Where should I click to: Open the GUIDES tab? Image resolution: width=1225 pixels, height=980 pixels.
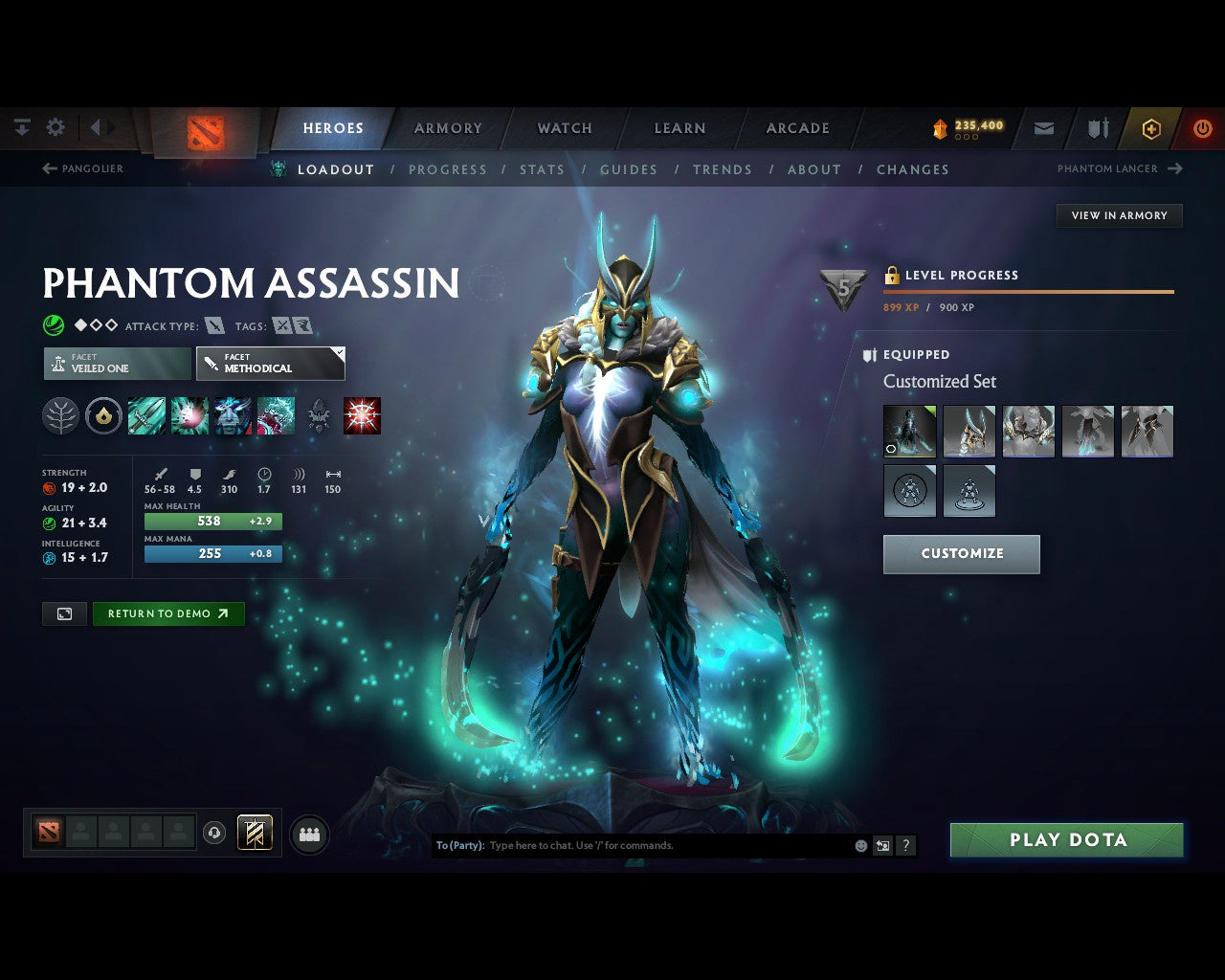point(628,169)
